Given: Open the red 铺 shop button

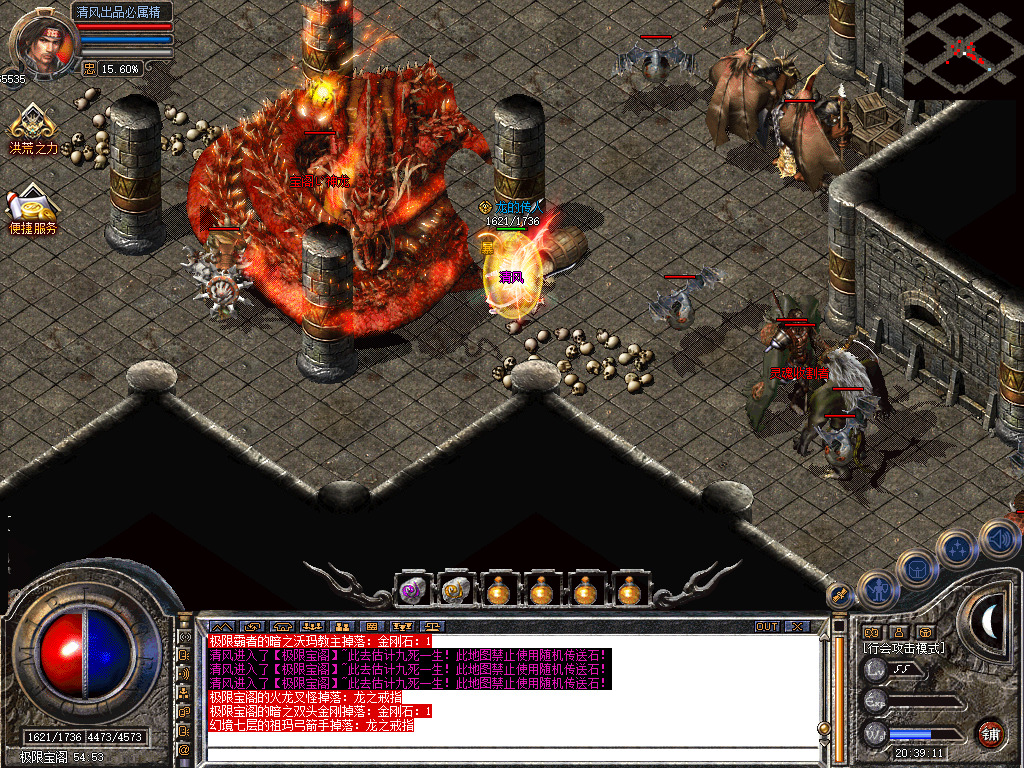Looking at the screenshot, I should 990,733.
